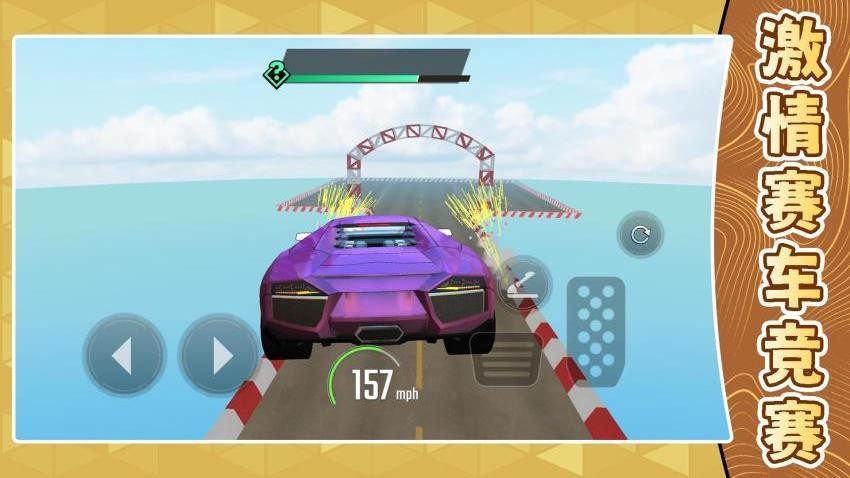Tap the steer left arrow button
Screen dimensions: 850x478
pos(124,355)
